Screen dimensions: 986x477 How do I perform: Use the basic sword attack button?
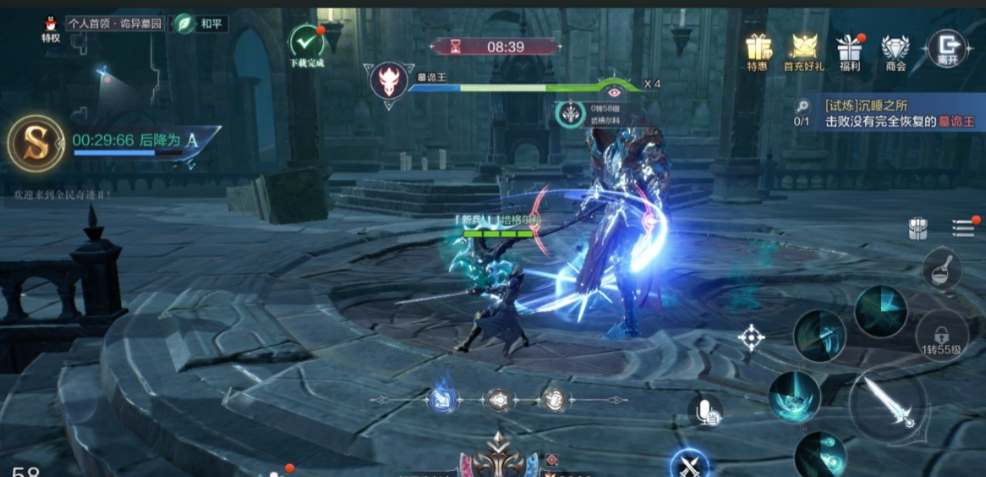888,403
